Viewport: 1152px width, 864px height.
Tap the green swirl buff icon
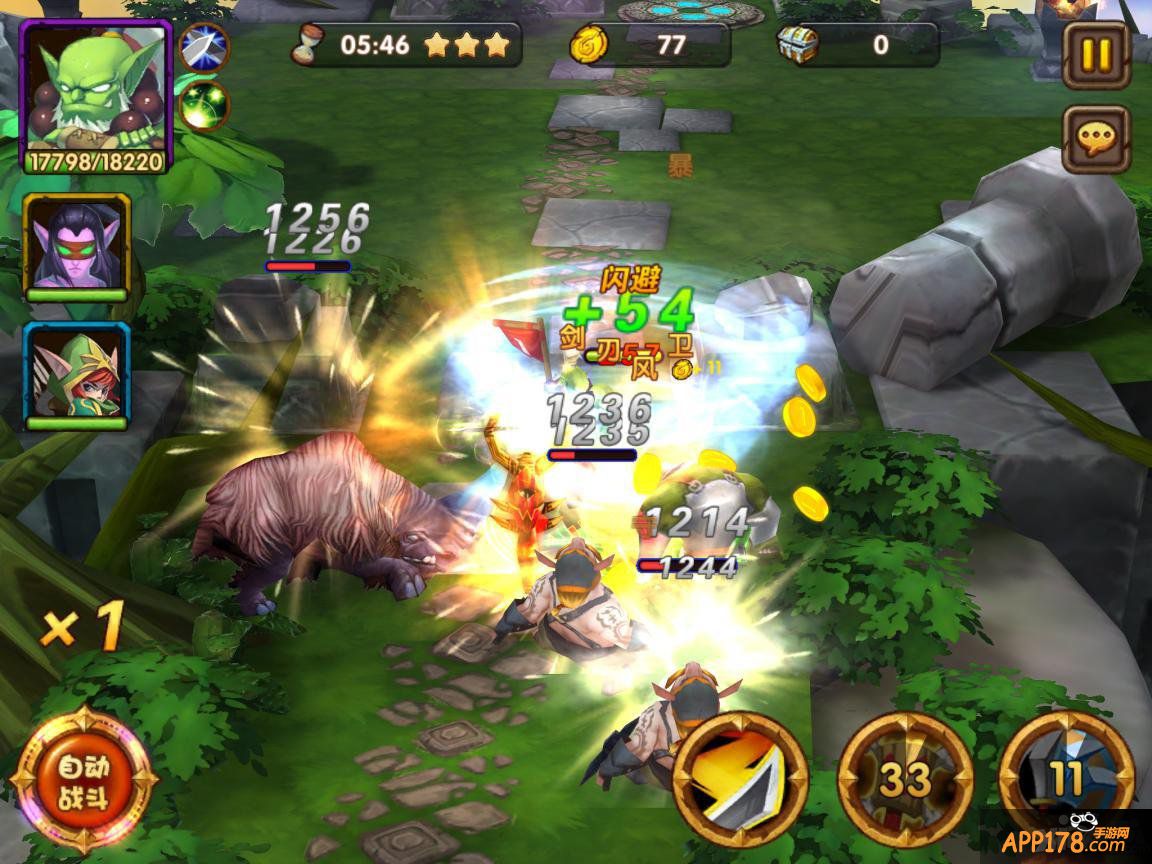pos(205,105)
